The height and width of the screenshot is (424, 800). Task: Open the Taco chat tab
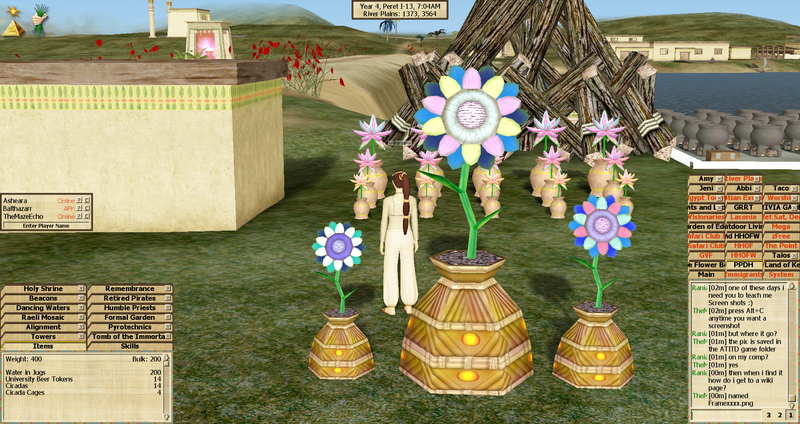point(782,187)
